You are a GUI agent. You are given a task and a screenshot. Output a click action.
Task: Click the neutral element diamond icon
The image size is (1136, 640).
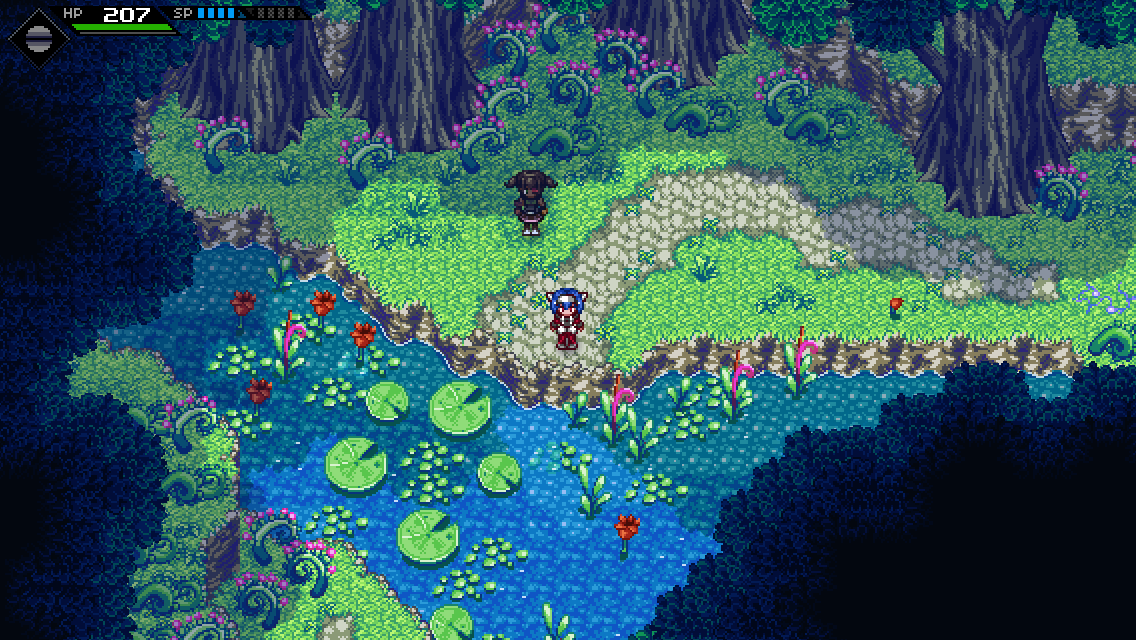(39, 37)
